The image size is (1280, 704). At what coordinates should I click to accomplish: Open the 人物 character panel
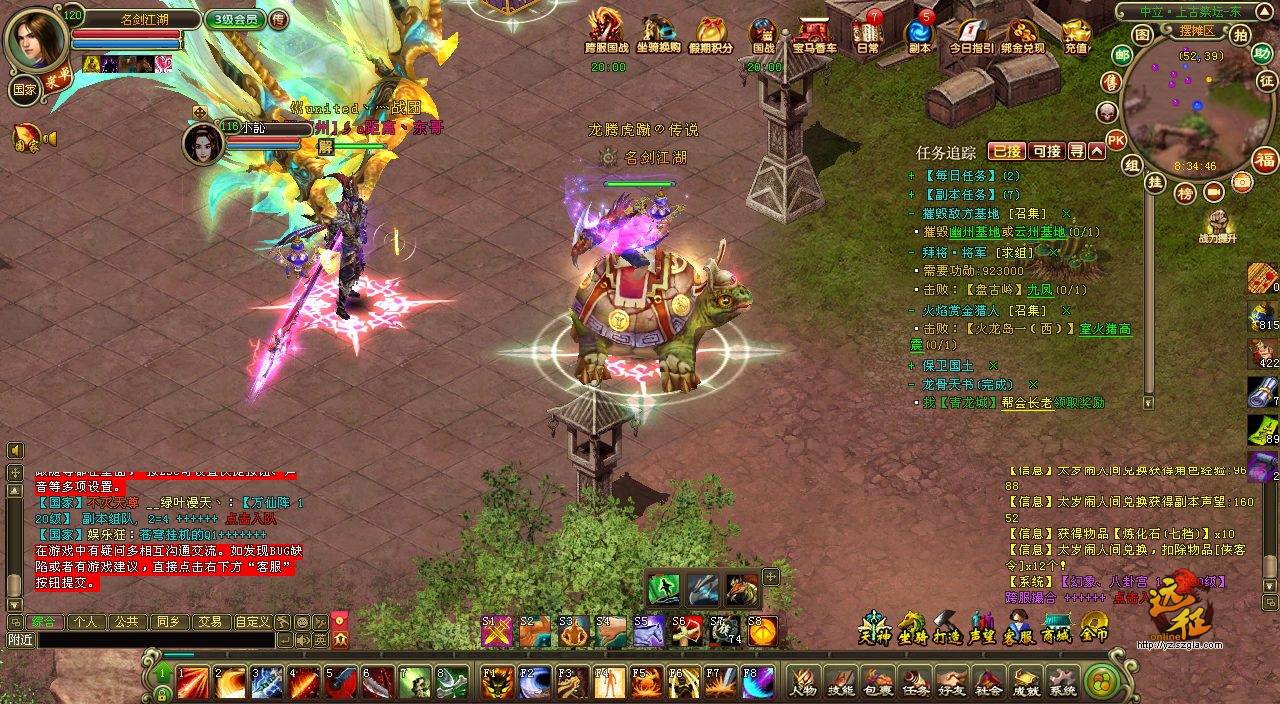coord(803,682)
